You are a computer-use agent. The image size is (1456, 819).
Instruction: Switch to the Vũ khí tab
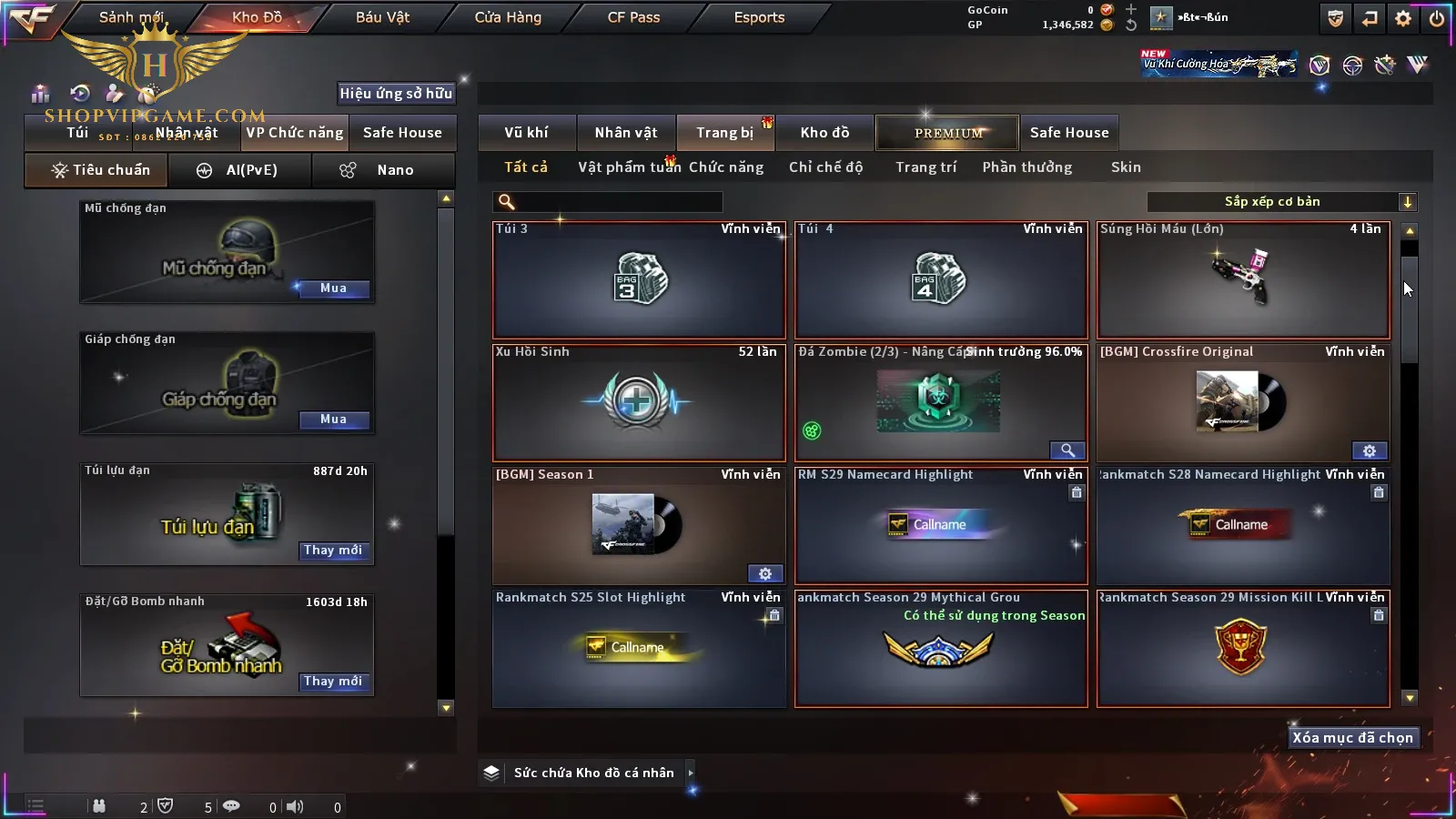tap(526, 133)
